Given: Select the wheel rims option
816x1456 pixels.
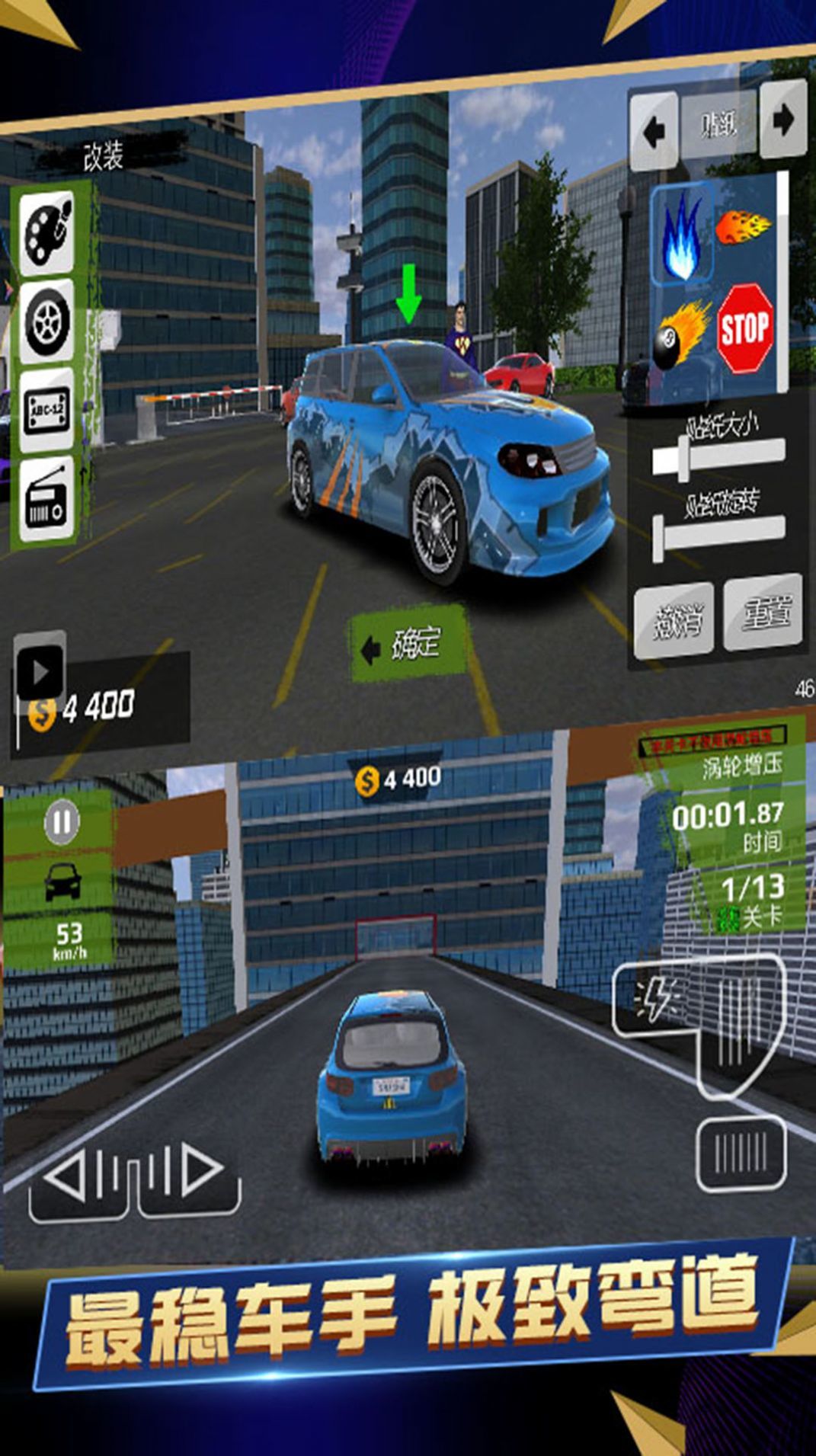Looking at the screenshot, I should click(x=47, y=321).
